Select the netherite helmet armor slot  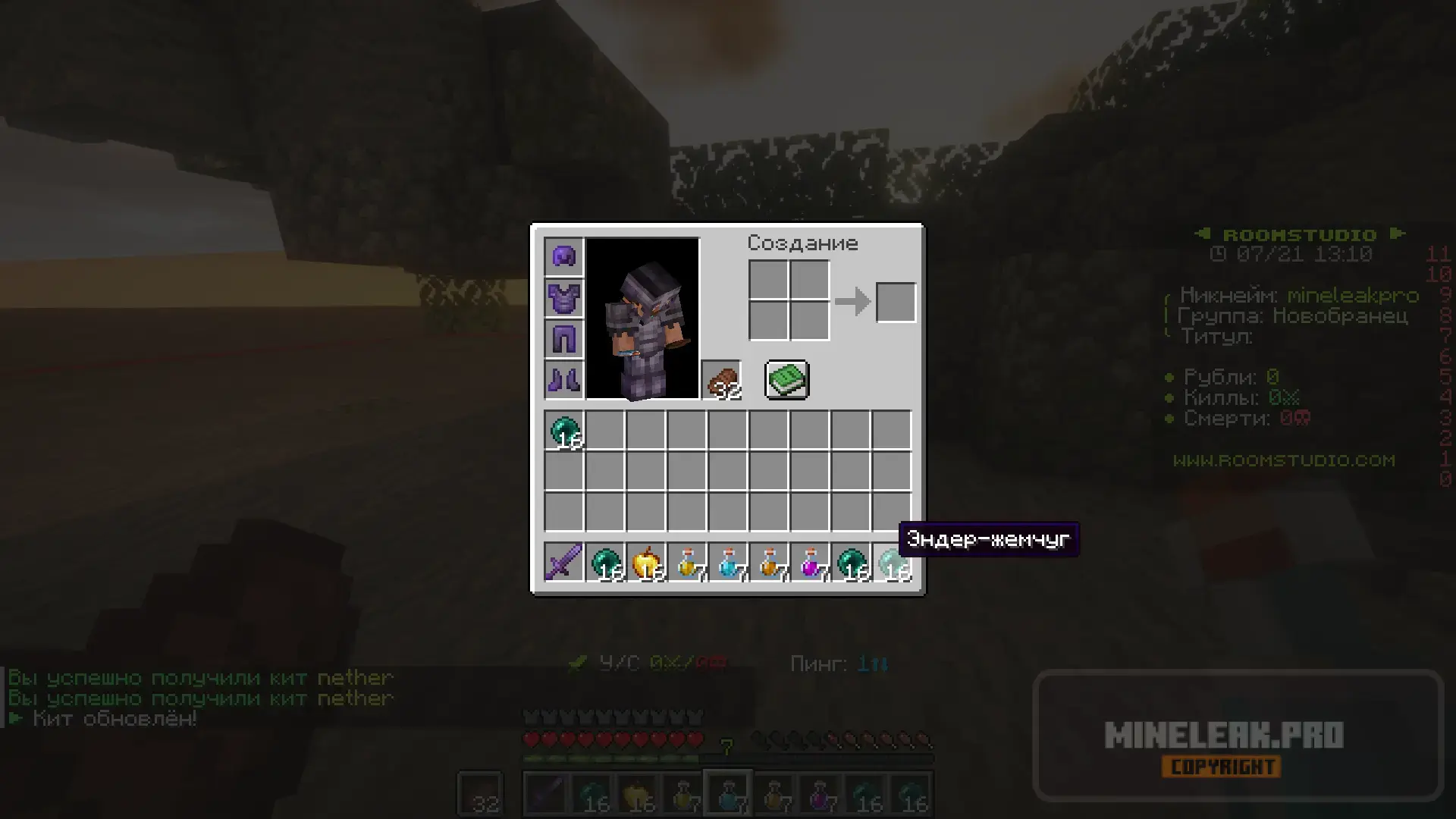pos(563,256)
